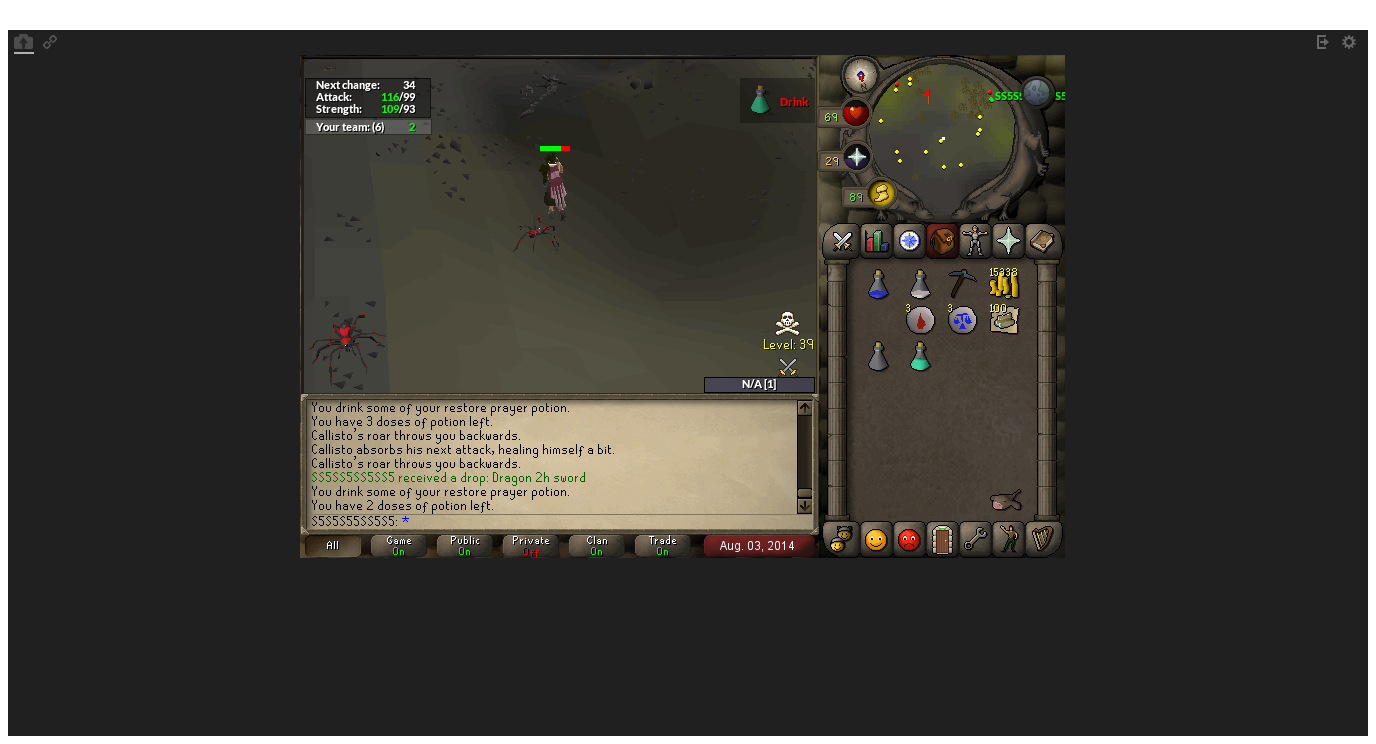Open the Emotes panel

coord(1008,540)
